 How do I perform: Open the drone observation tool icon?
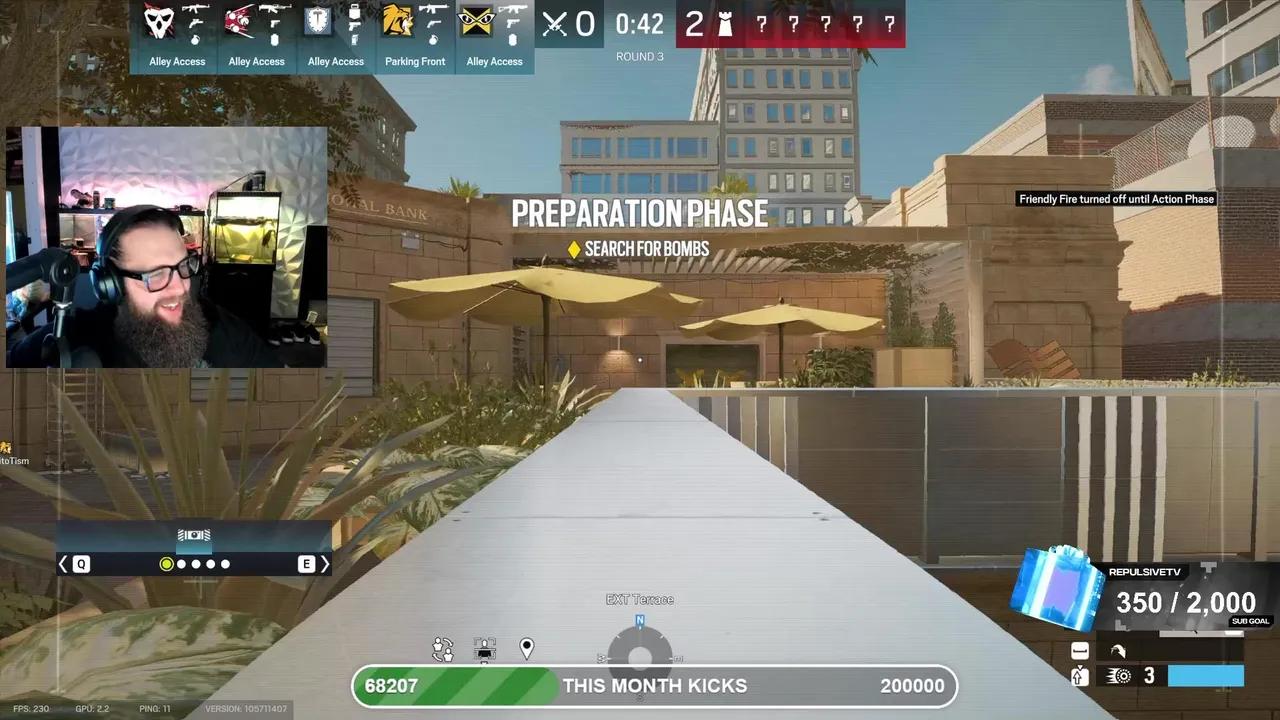click(x=485, y=650)
